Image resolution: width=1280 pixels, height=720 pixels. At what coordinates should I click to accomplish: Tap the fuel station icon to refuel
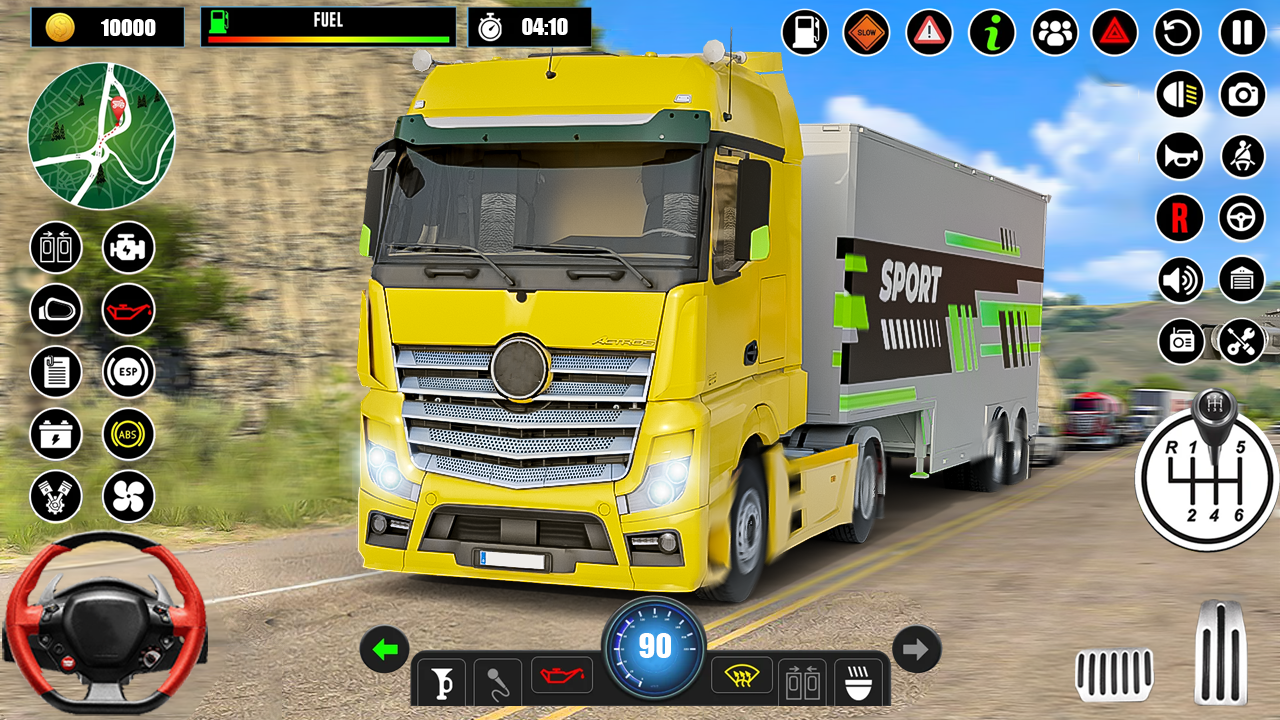coord(804,32)
